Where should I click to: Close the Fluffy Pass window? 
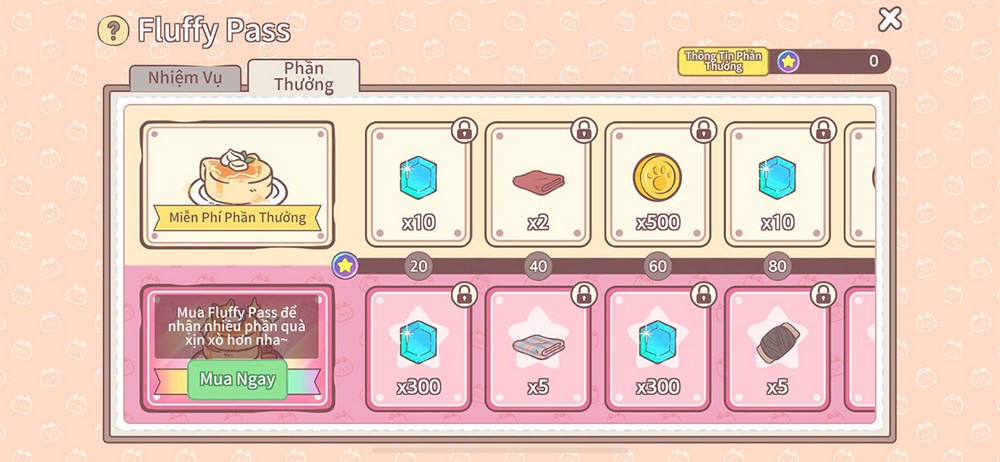889,18
